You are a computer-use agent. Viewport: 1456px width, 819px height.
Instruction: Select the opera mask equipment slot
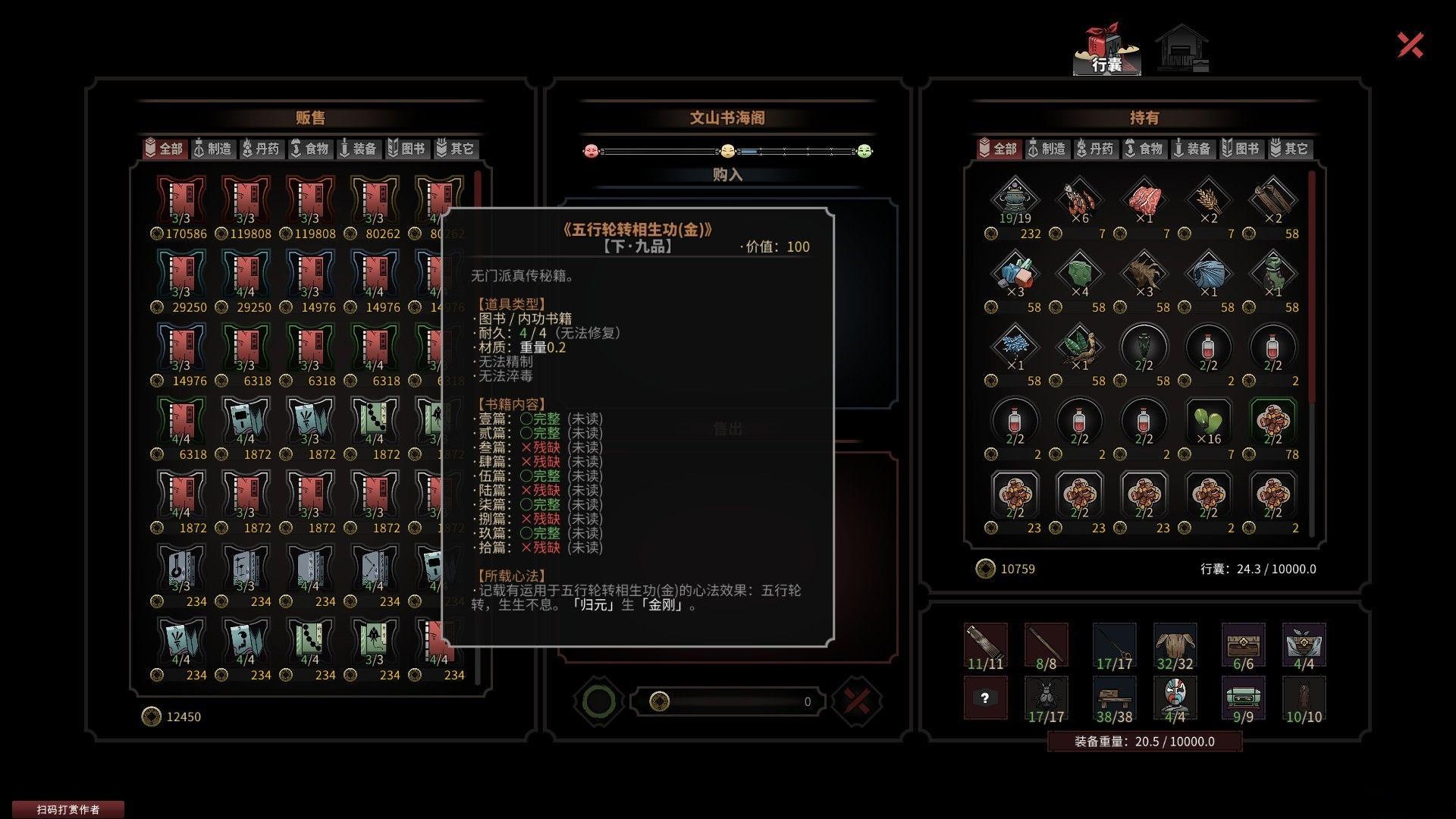point(1175,696)
